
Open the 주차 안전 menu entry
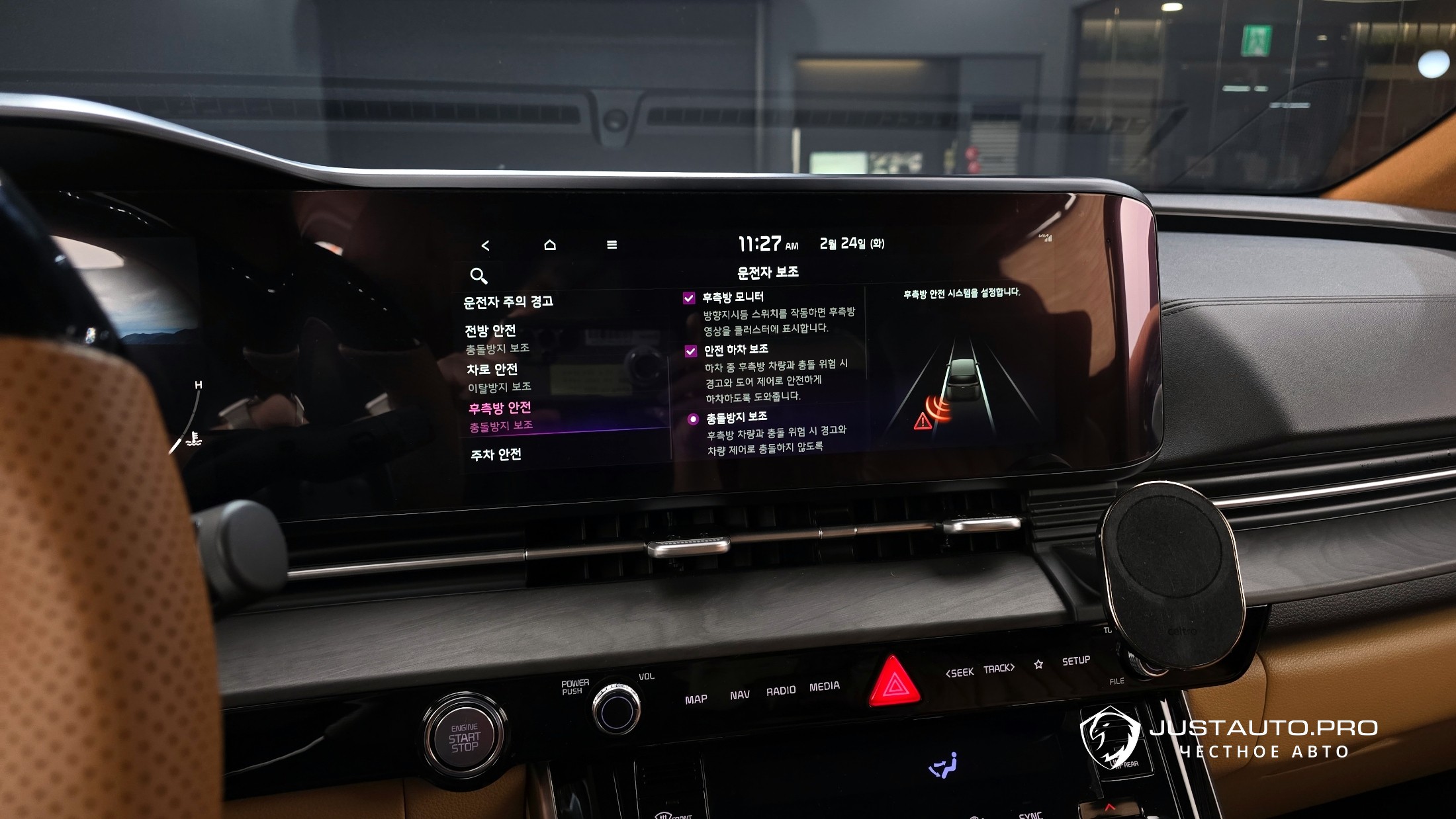[496, 454]
